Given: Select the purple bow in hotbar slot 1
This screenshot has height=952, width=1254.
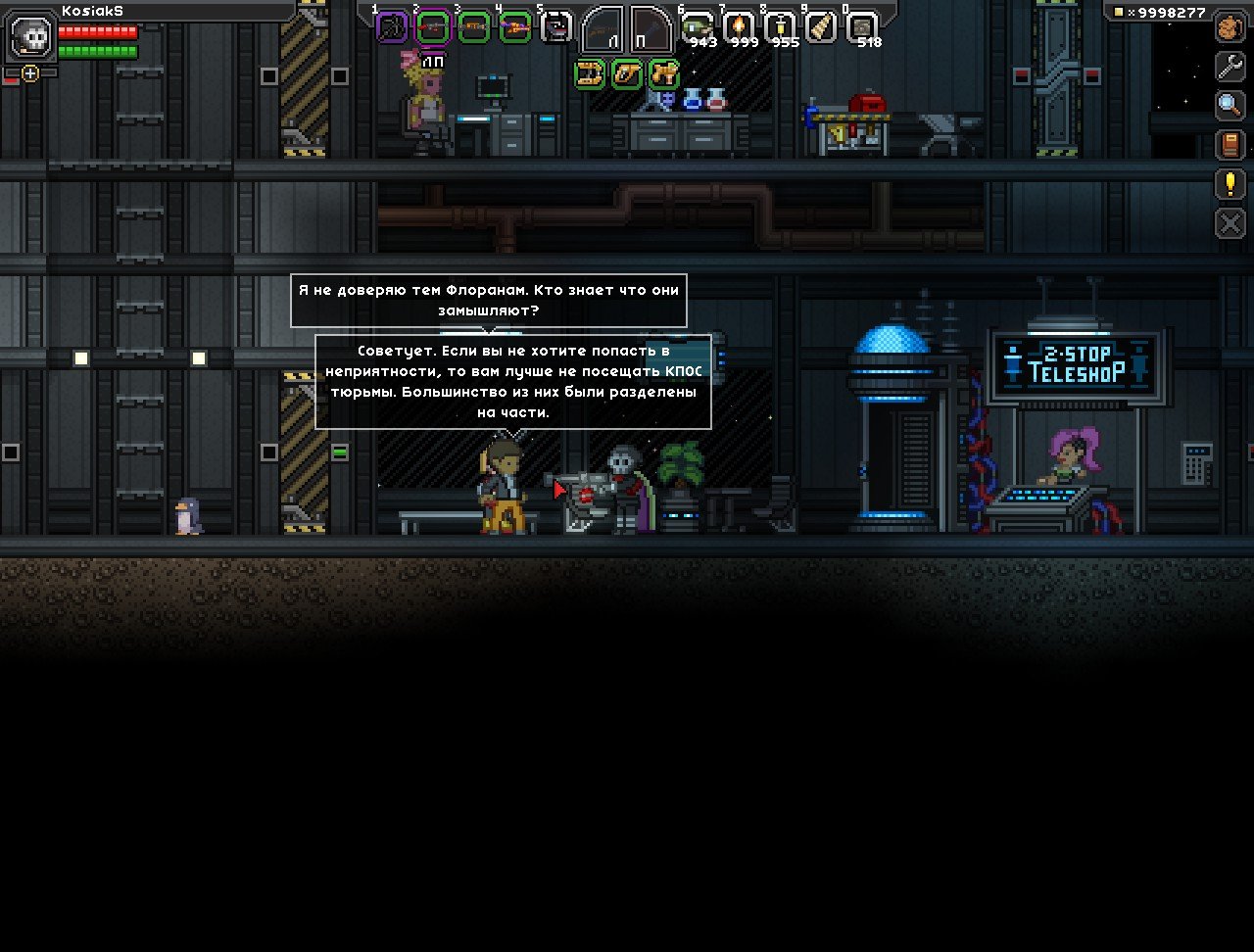Looking at the screenshot, I should 392,24.
